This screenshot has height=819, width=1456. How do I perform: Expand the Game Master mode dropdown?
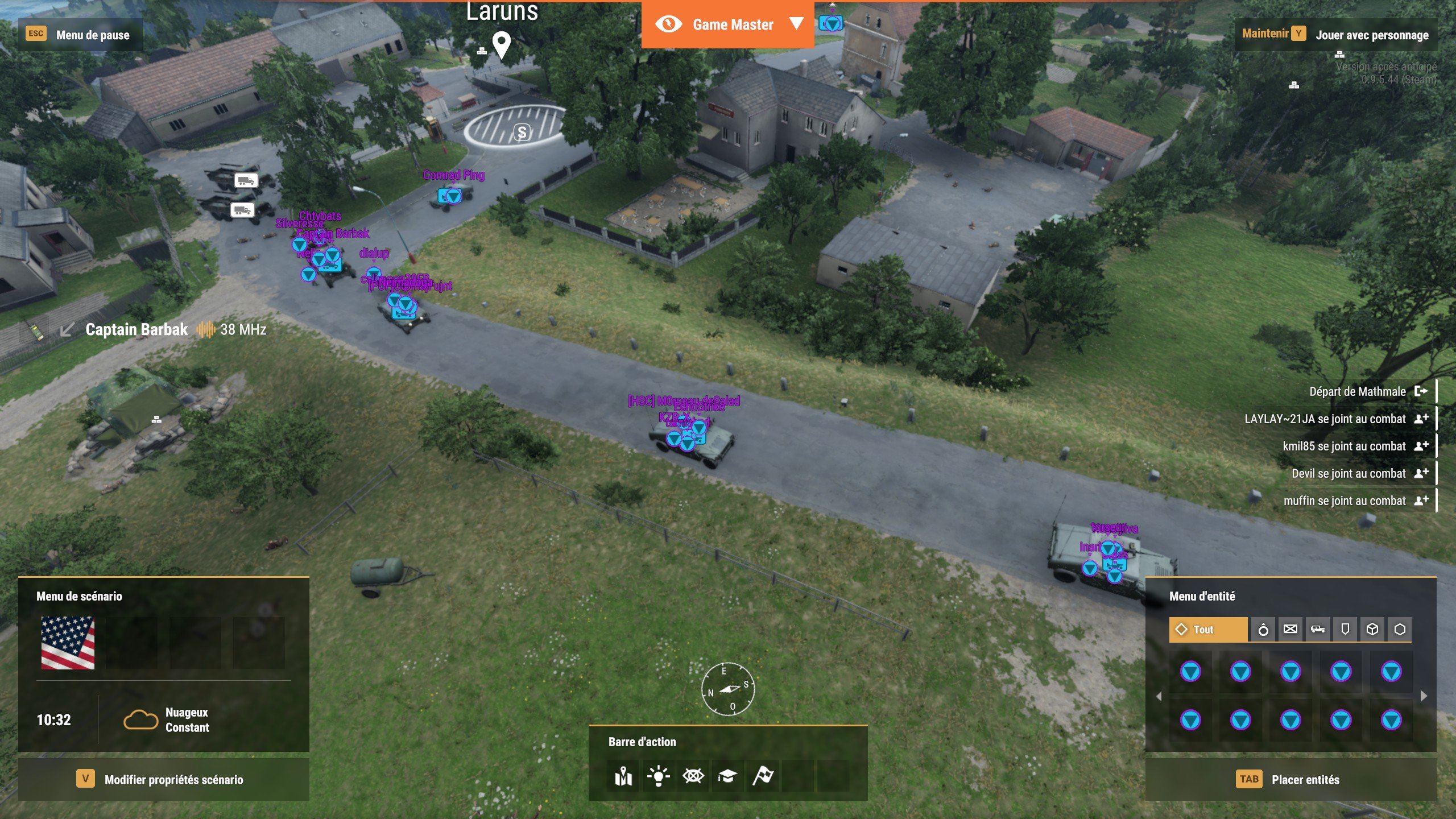(796, 24)
